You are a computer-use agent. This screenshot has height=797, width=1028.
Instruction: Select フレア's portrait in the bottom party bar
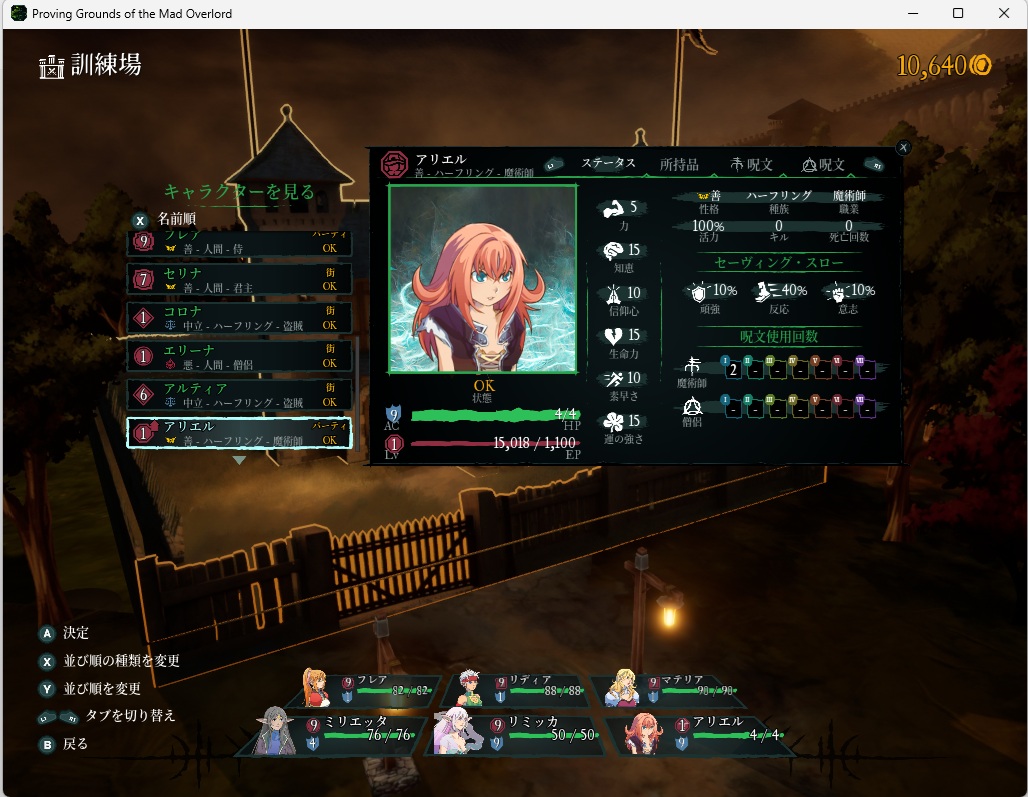point(317,689)
